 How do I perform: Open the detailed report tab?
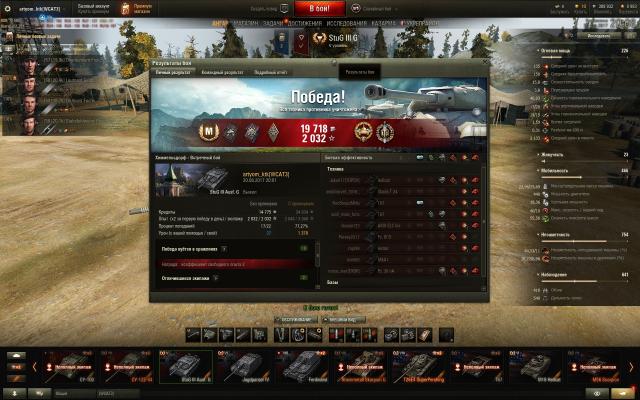tap(271, 73)
